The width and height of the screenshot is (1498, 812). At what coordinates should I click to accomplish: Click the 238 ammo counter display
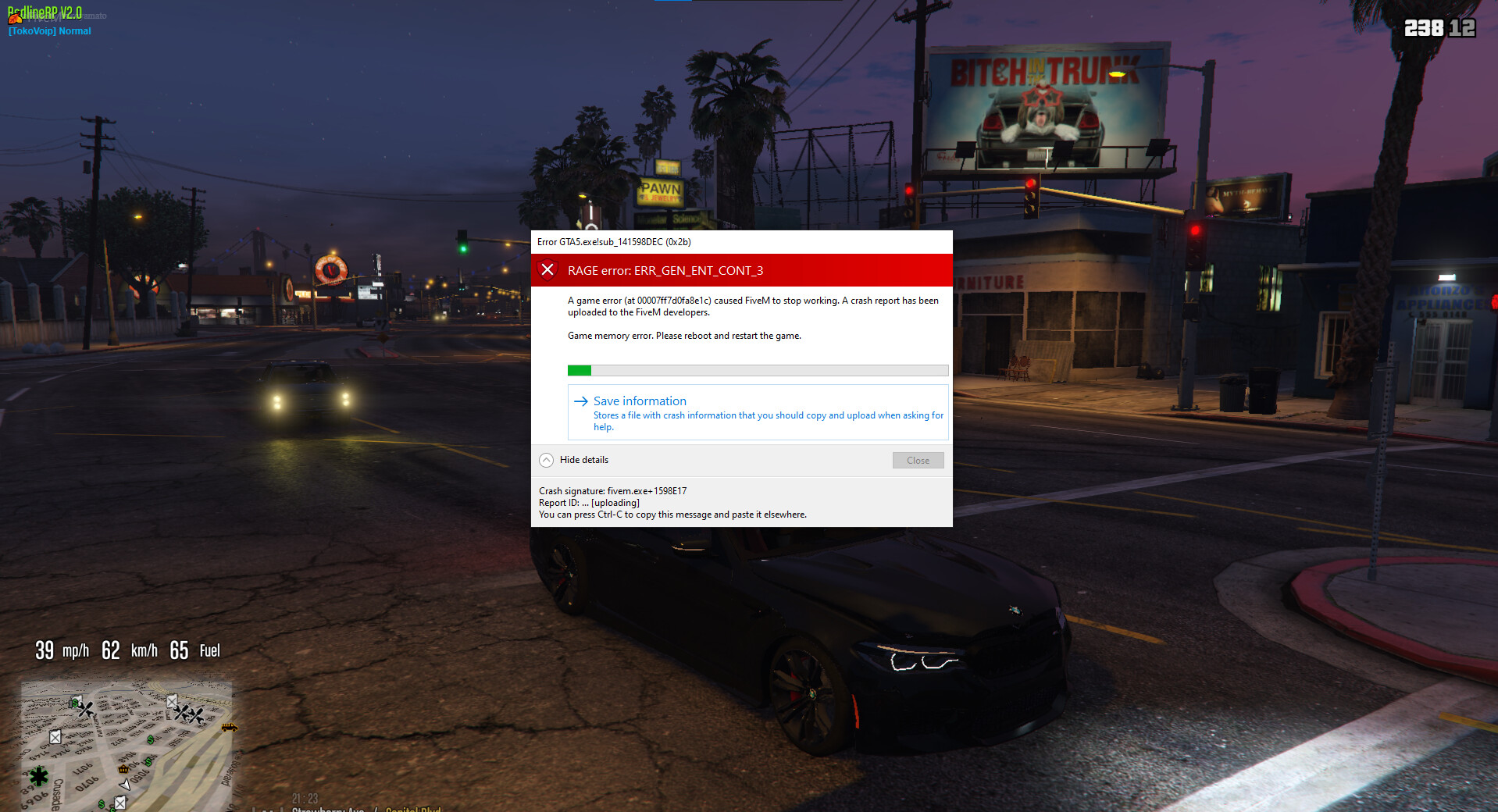pos(1425,28)
